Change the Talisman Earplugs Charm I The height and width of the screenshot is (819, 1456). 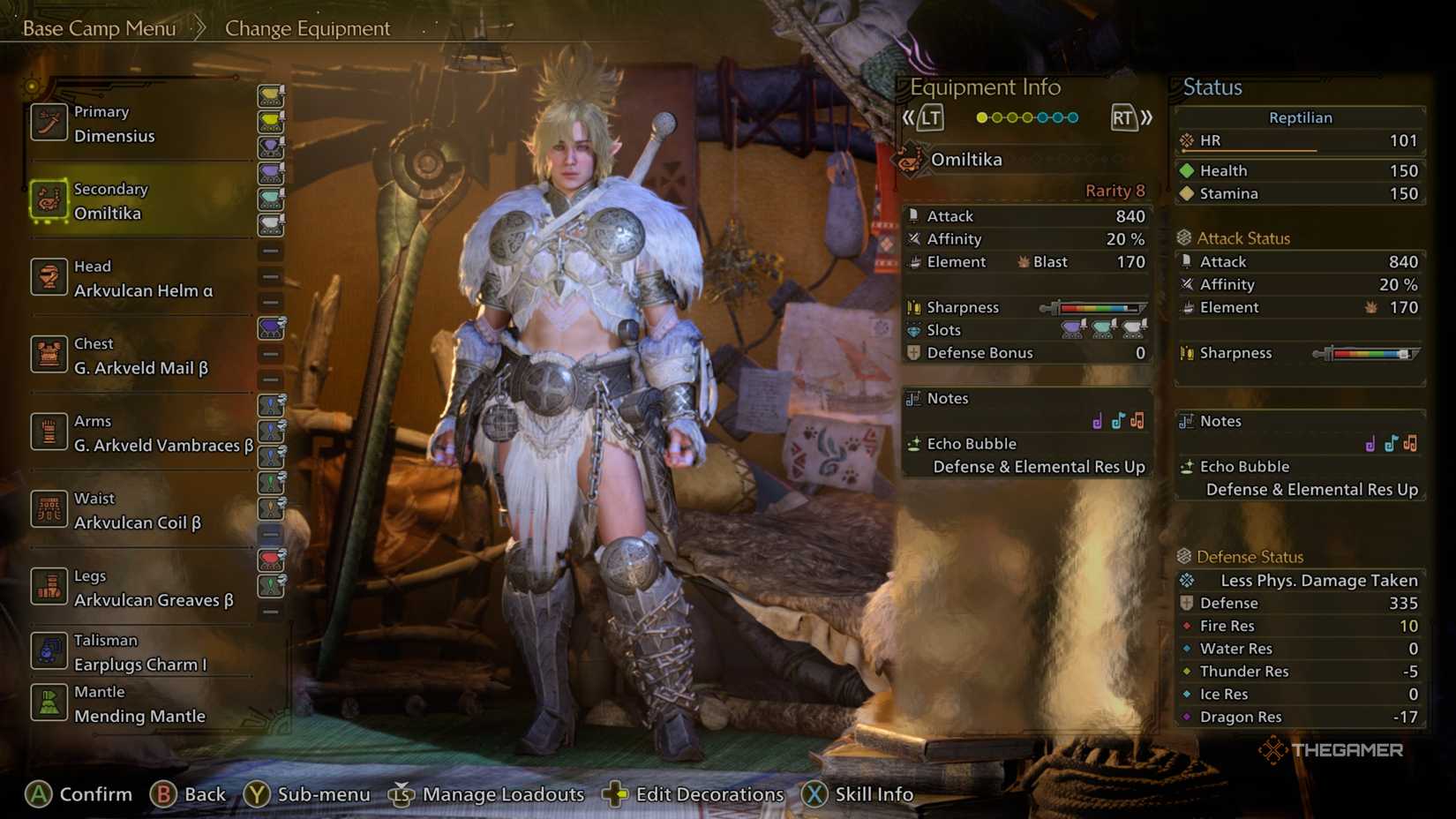[x=139, y=653]
